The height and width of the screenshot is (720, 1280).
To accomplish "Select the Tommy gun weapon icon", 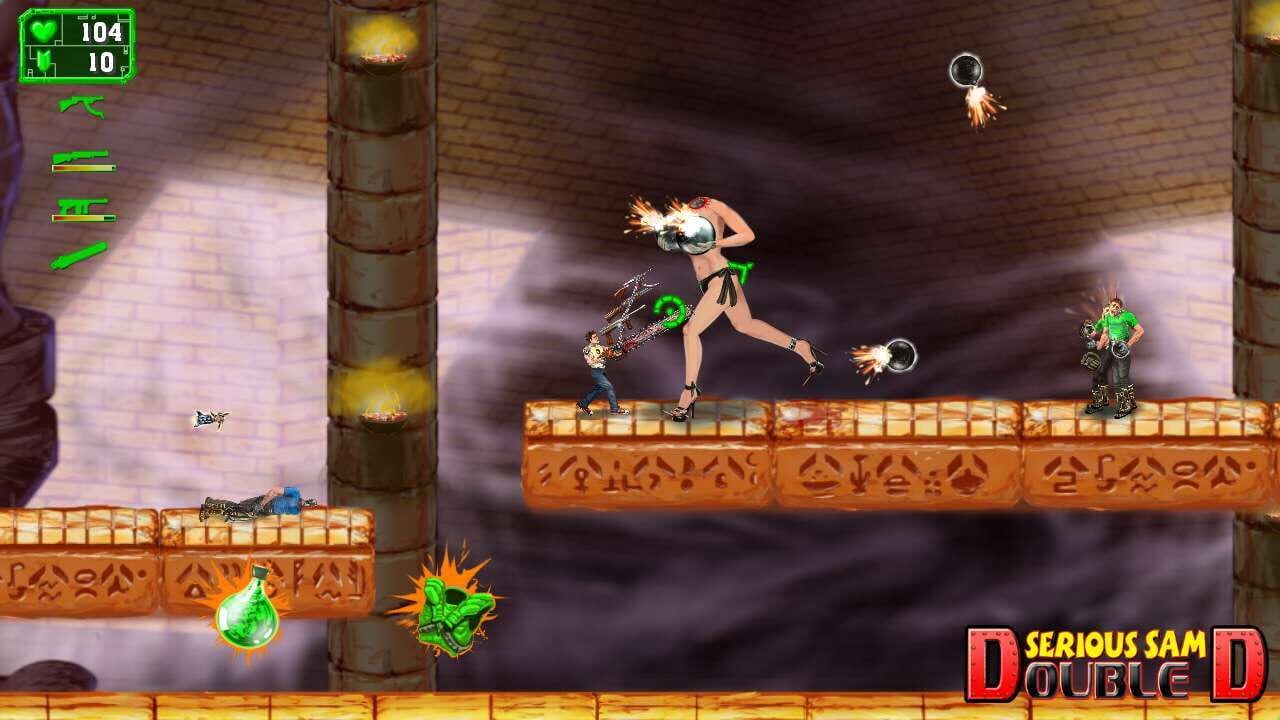I will (82, 106).
